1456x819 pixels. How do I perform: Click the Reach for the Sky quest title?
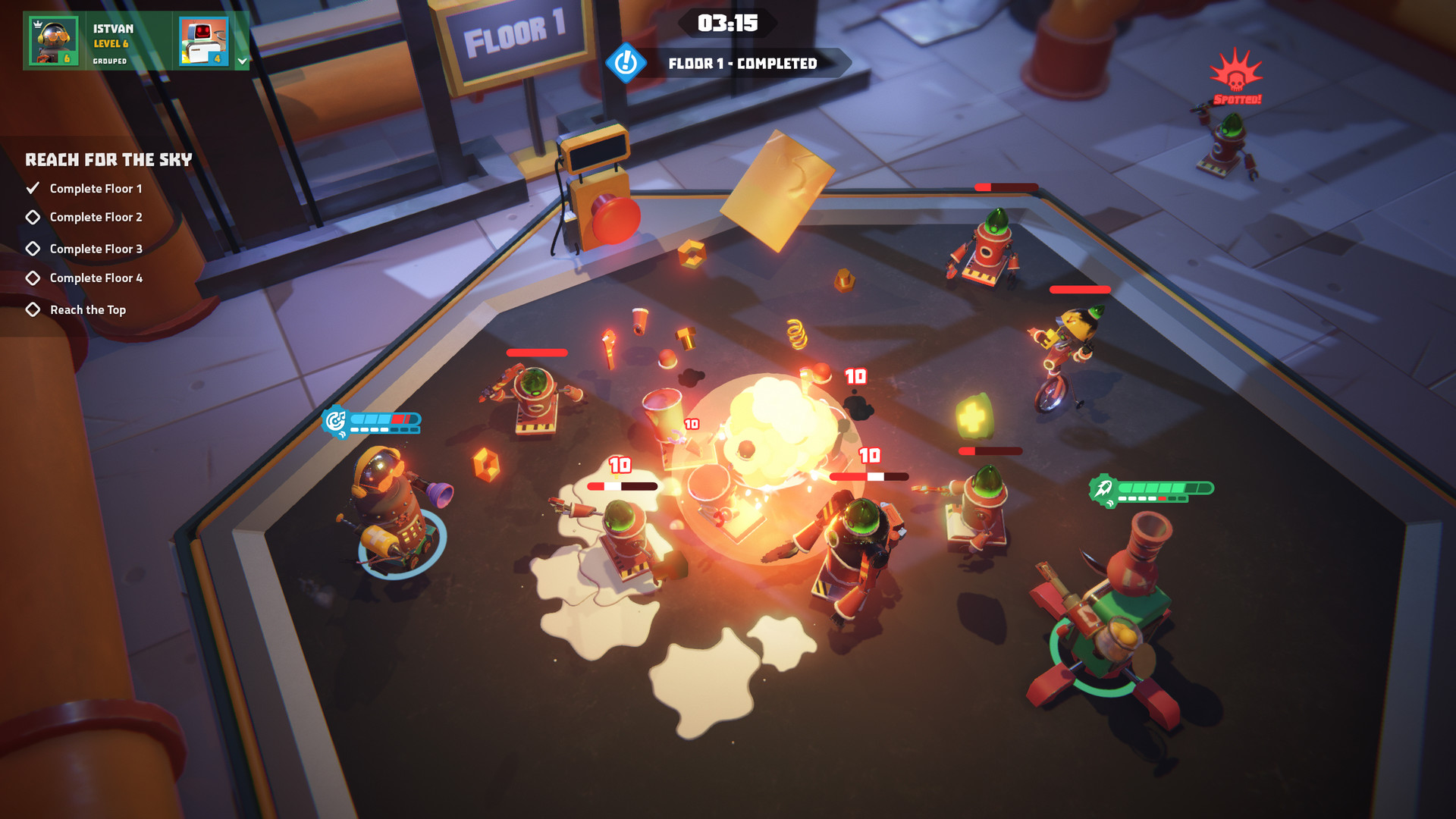click(x=108, y=160)
